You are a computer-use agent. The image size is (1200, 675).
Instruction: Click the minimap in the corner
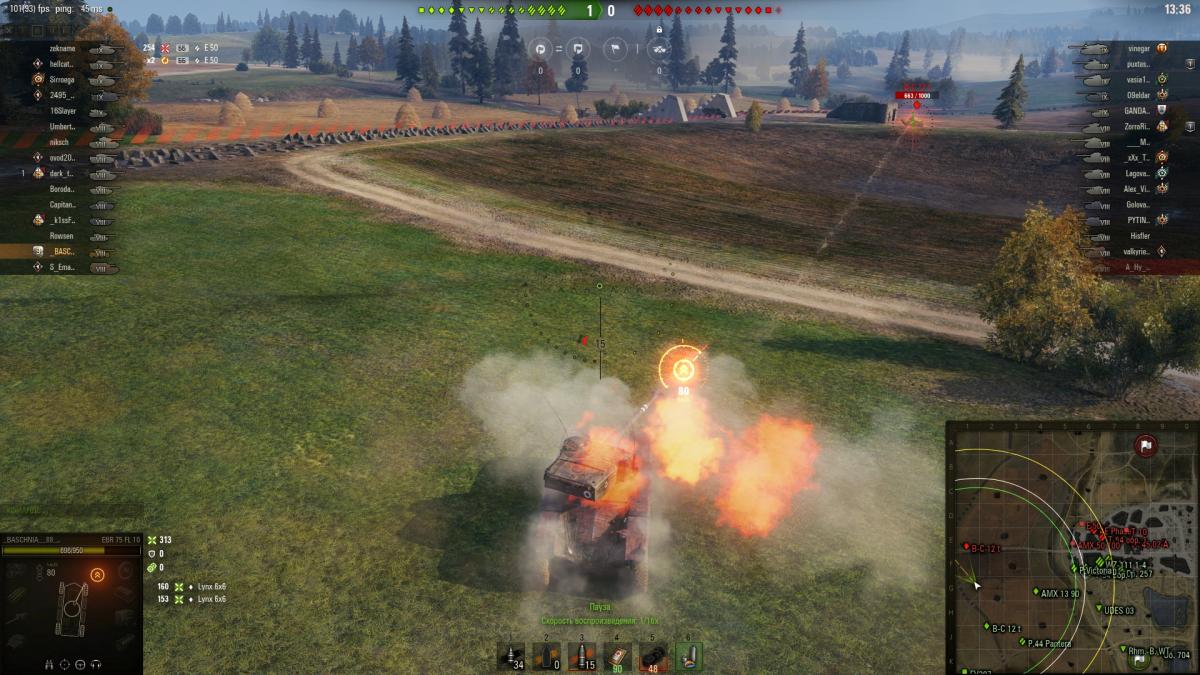[x=1072, y=547]
